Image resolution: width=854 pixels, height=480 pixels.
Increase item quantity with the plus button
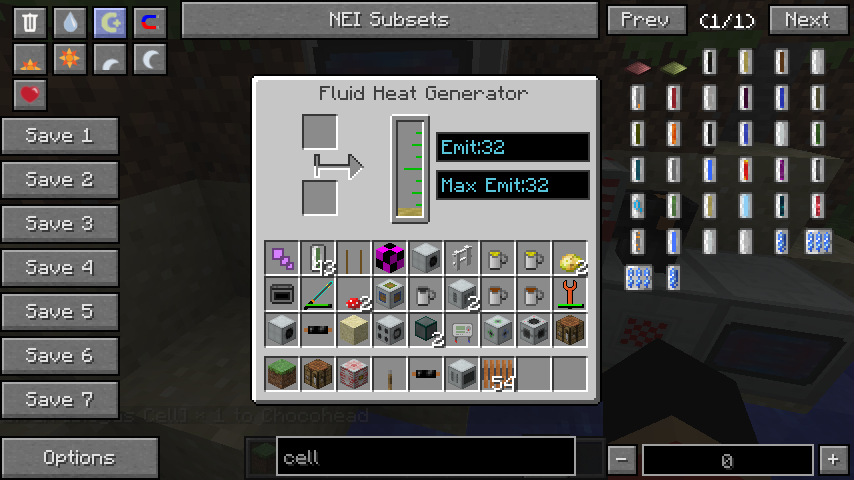click(832, 460)
